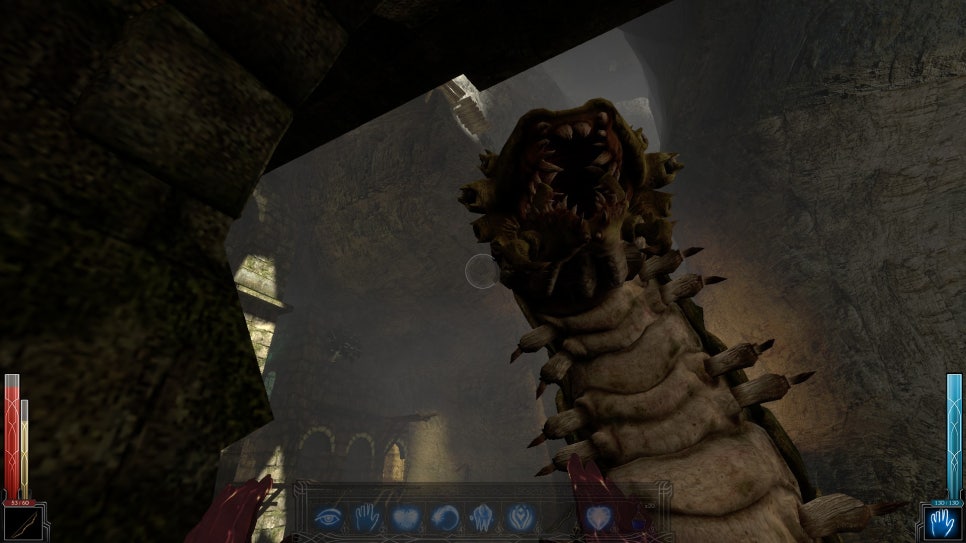
Task: Activate the crystal cluster spell icon
Action: click(x=481, y=517)
